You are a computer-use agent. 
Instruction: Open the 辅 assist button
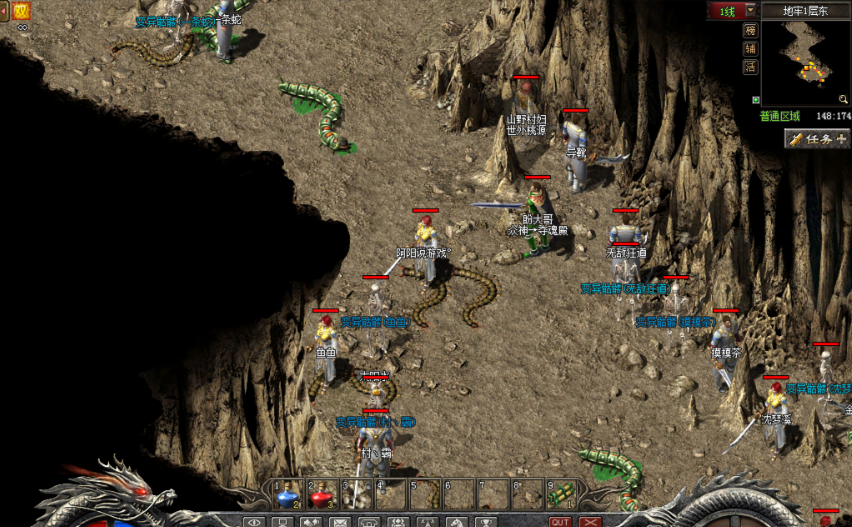(x=750, y=48)
